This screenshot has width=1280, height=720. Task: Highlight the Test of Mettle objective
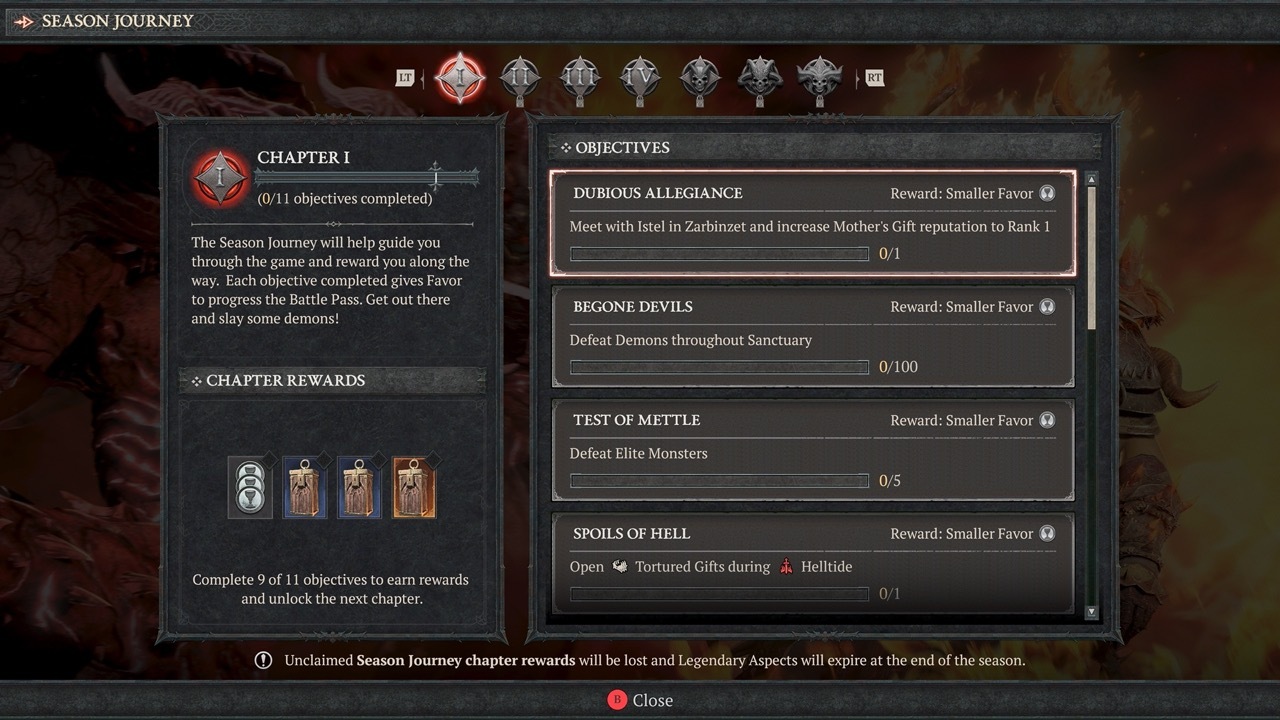(812, 450)
